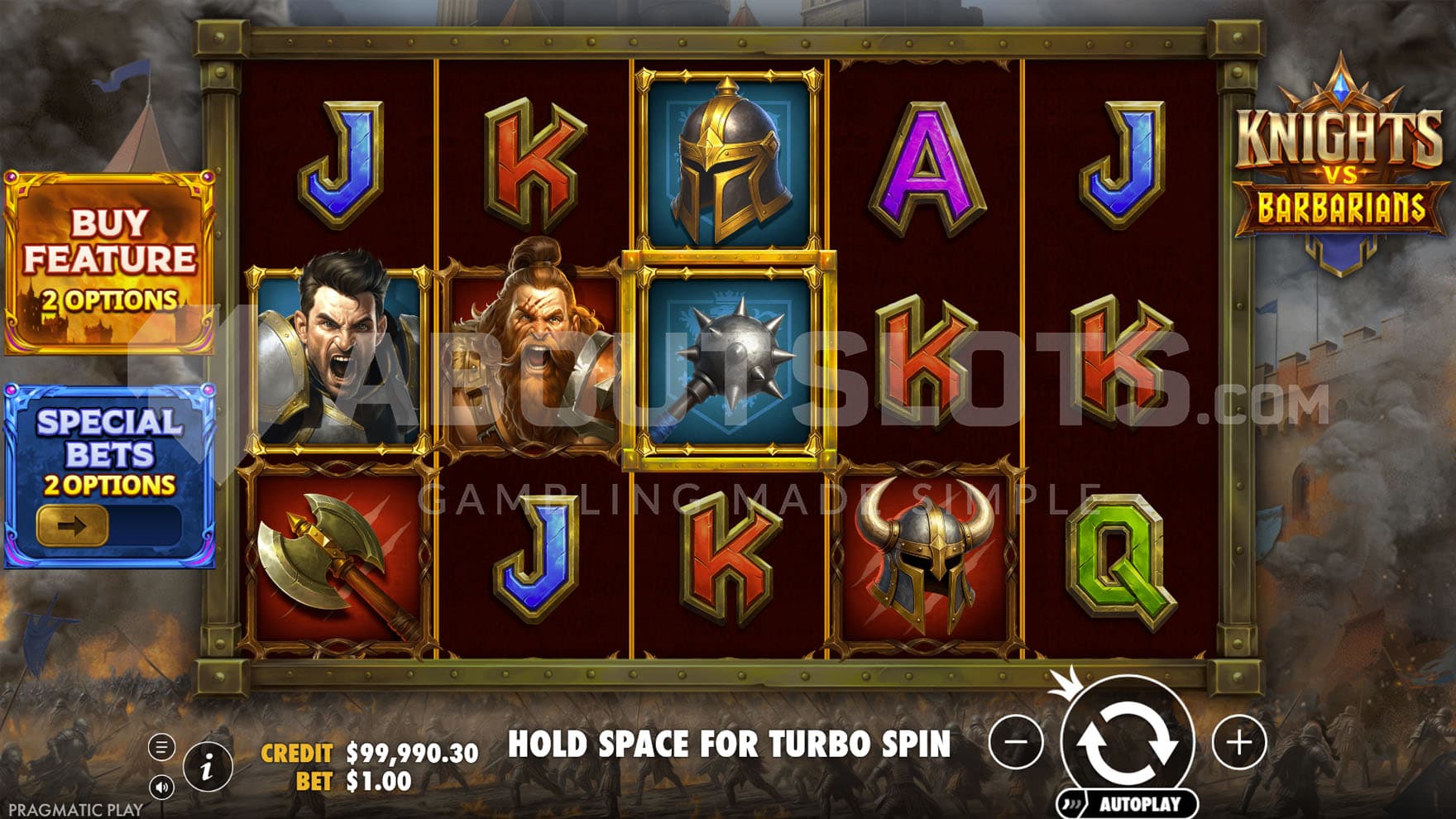
Task: Open the hamburger settings menu
Action: coord(161,747)
